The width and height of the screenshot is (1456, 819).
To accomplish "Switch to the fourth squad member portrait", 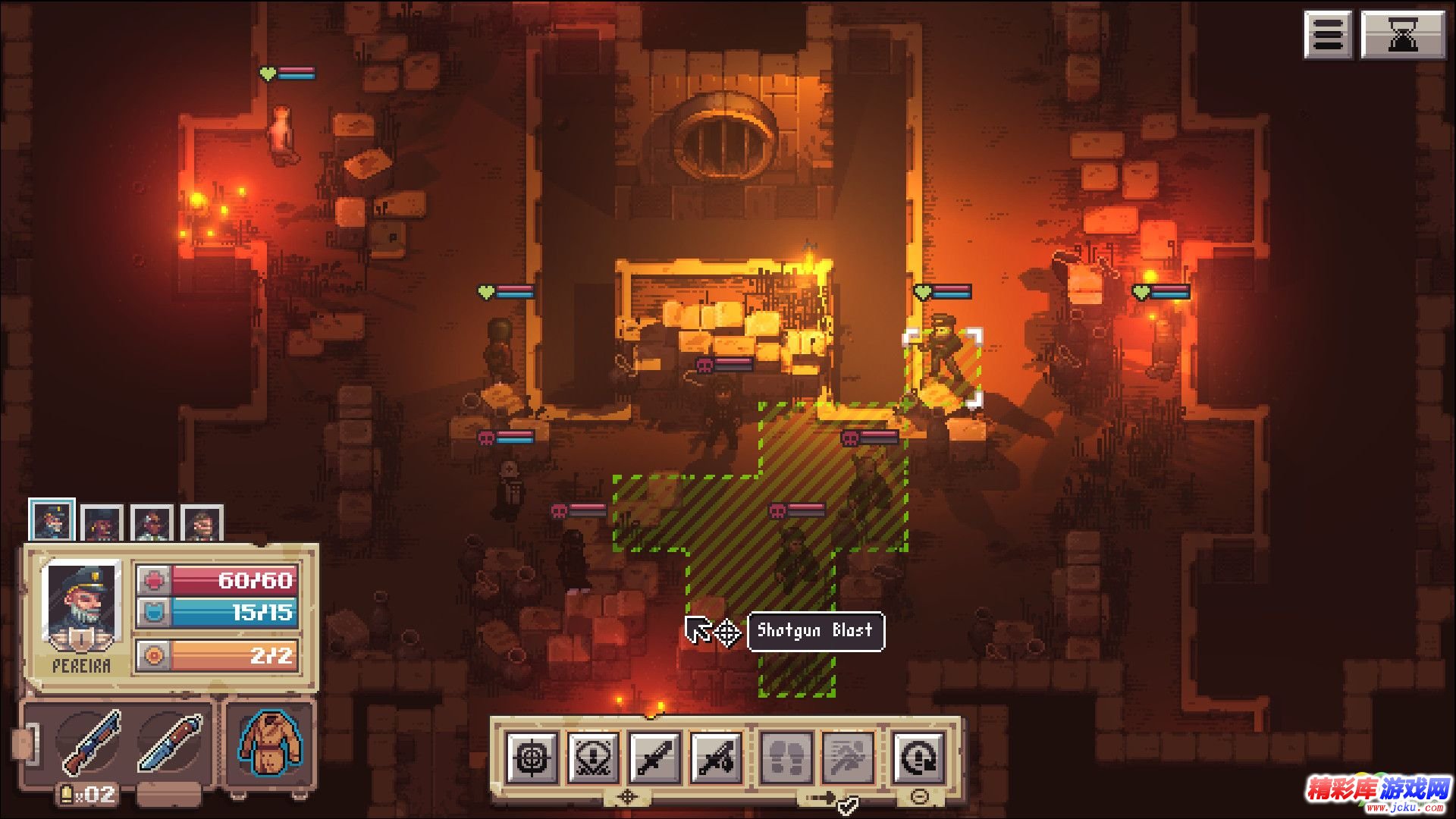I will click(202, 523).
